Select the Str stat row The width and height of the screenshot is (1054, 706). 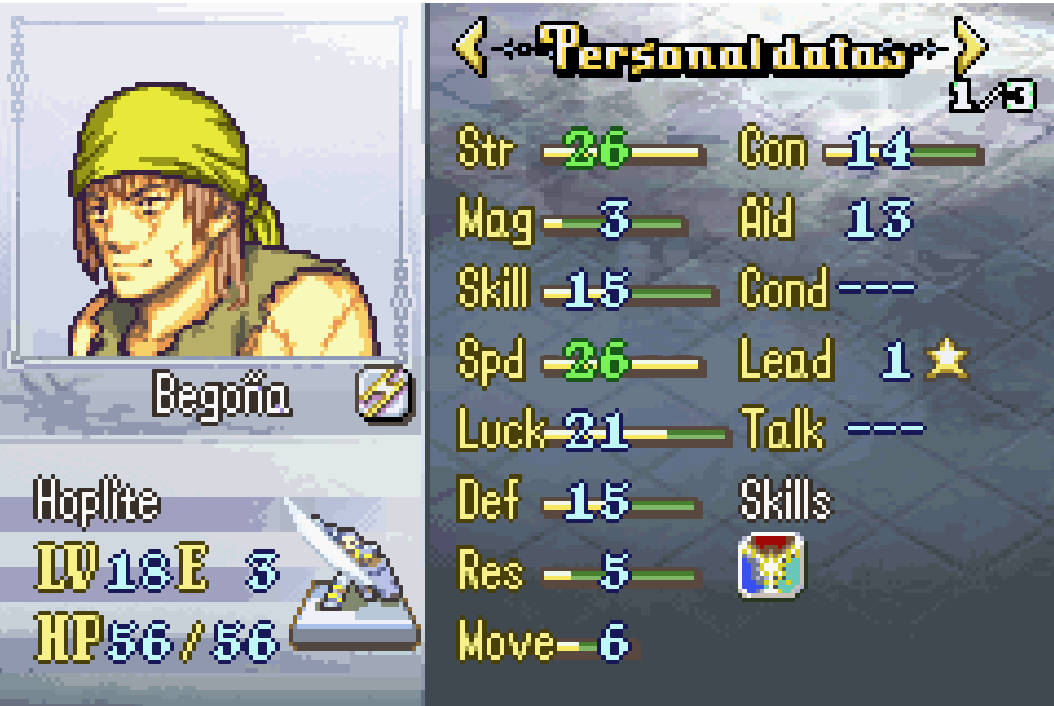pyautogui.click(x=580, y=151)
